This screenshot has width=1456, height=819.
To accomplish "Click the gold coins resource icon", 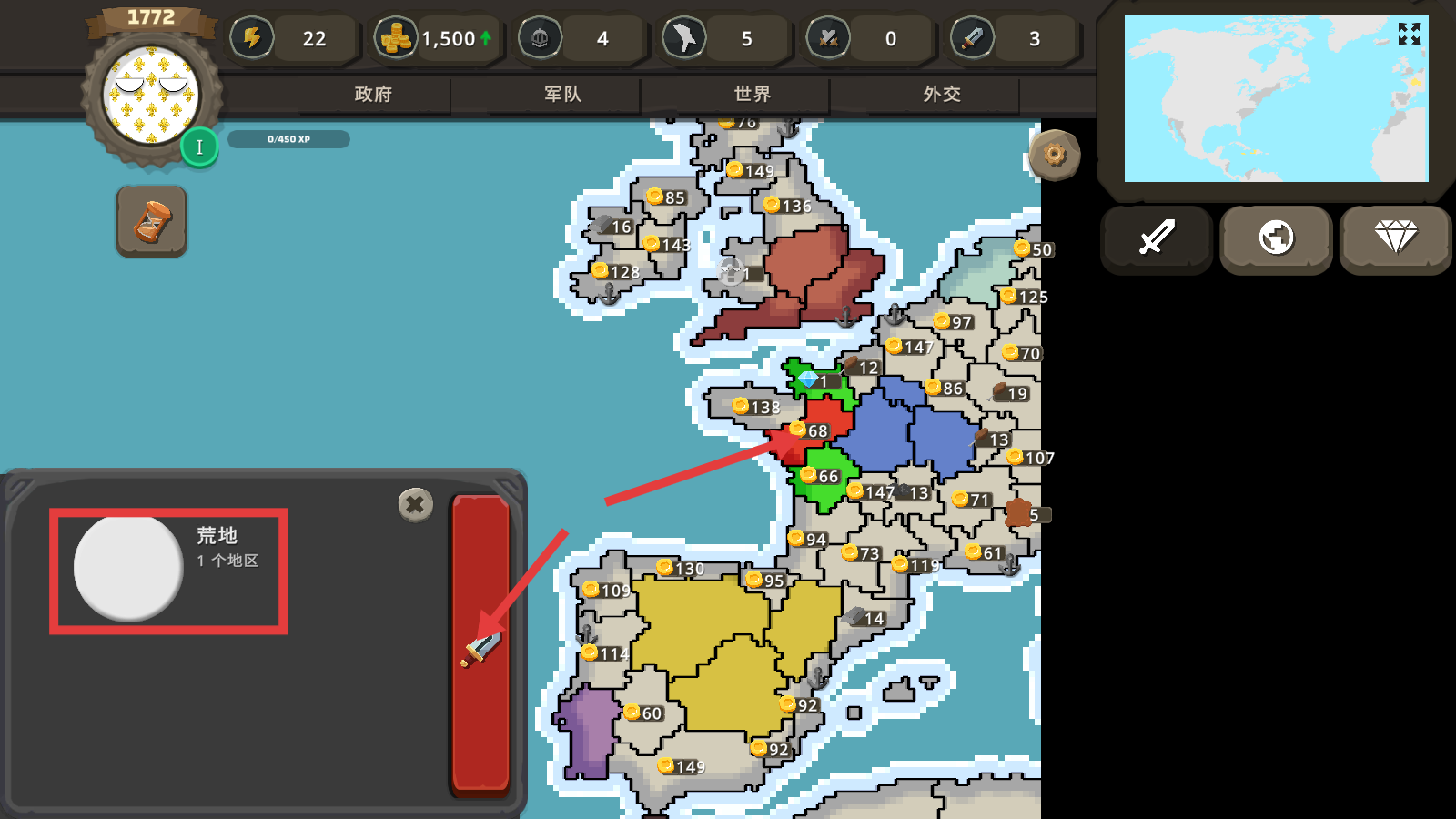I will click(395, 38).
